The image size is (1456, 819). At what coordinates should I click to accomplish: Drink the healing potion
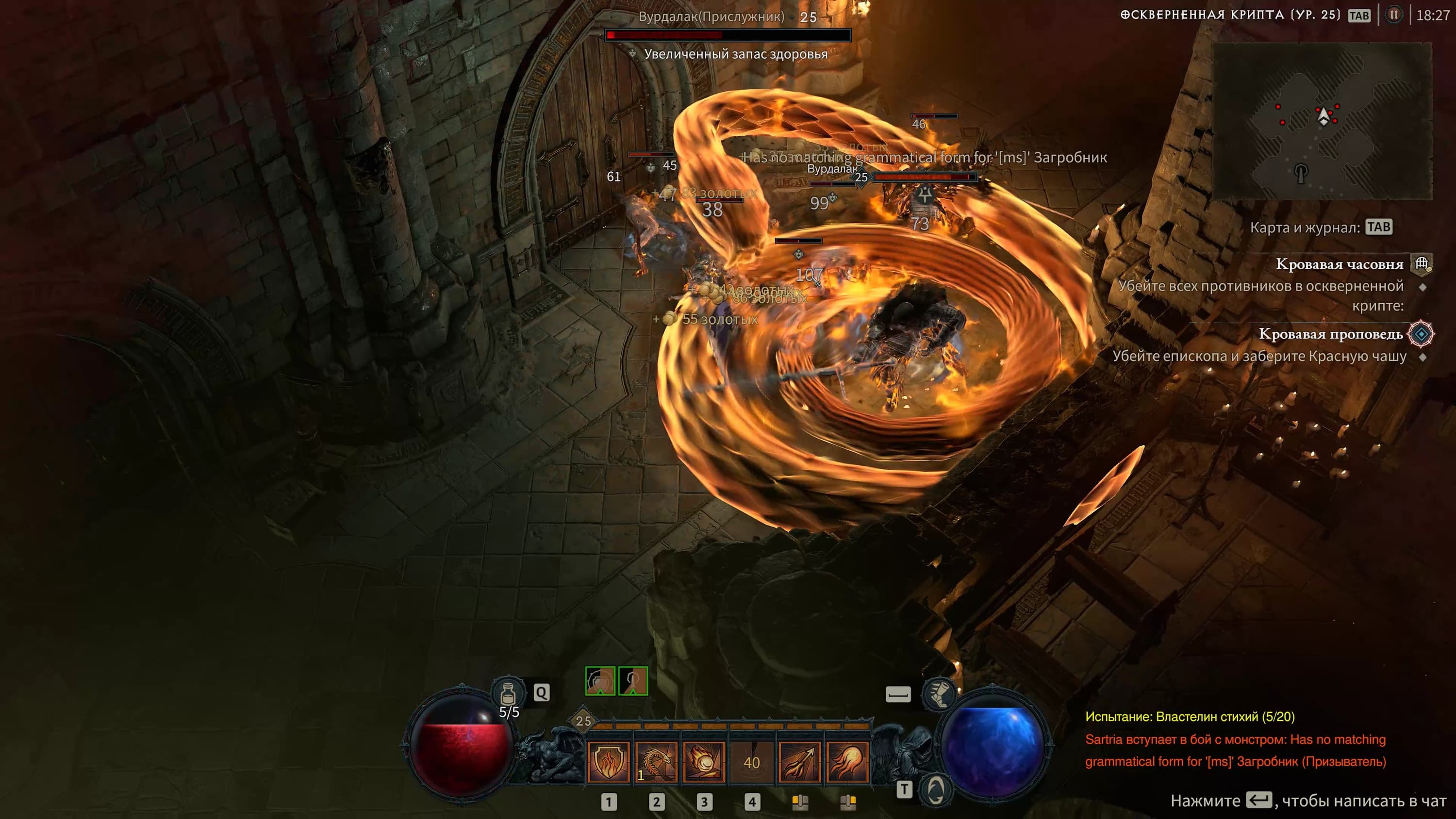point(508,693)
